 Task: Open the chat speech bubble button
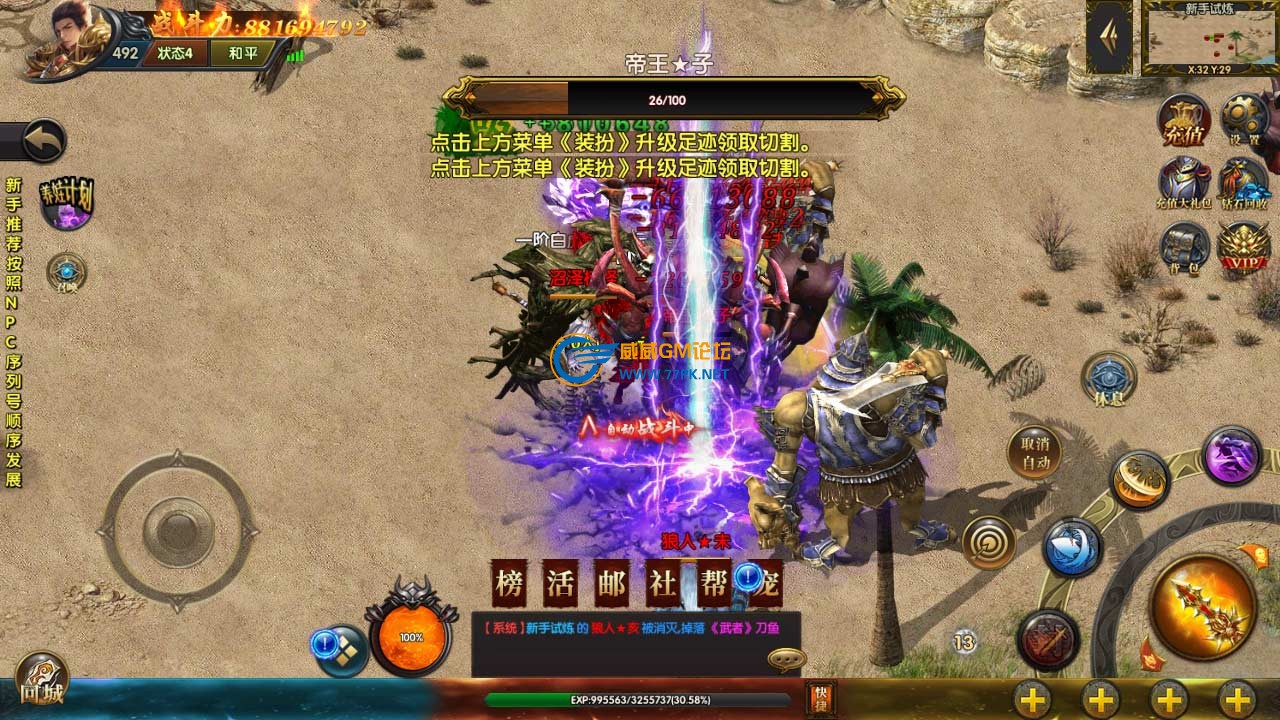pos(787,659)
